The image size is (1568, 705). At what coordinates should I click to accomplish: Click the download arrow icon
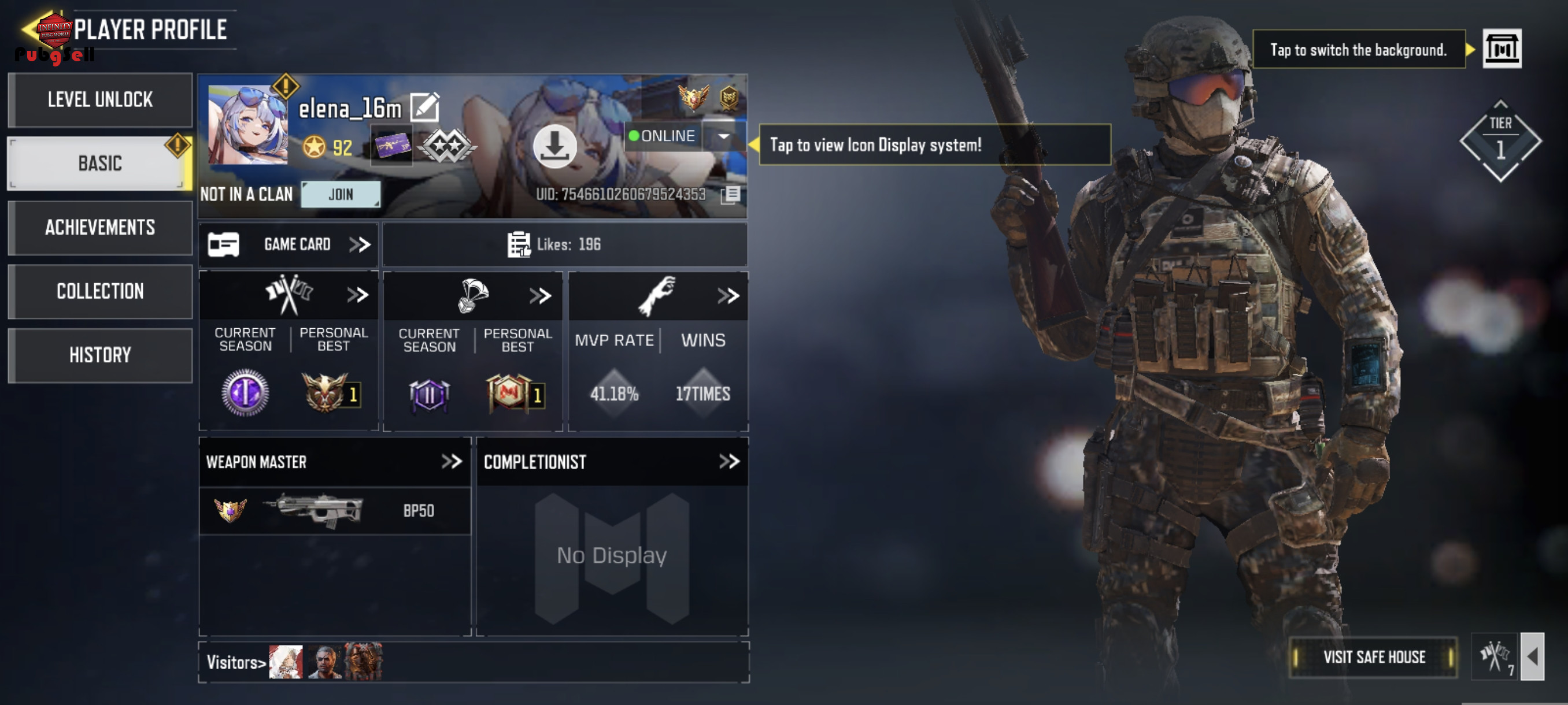[x=554, y=146]
